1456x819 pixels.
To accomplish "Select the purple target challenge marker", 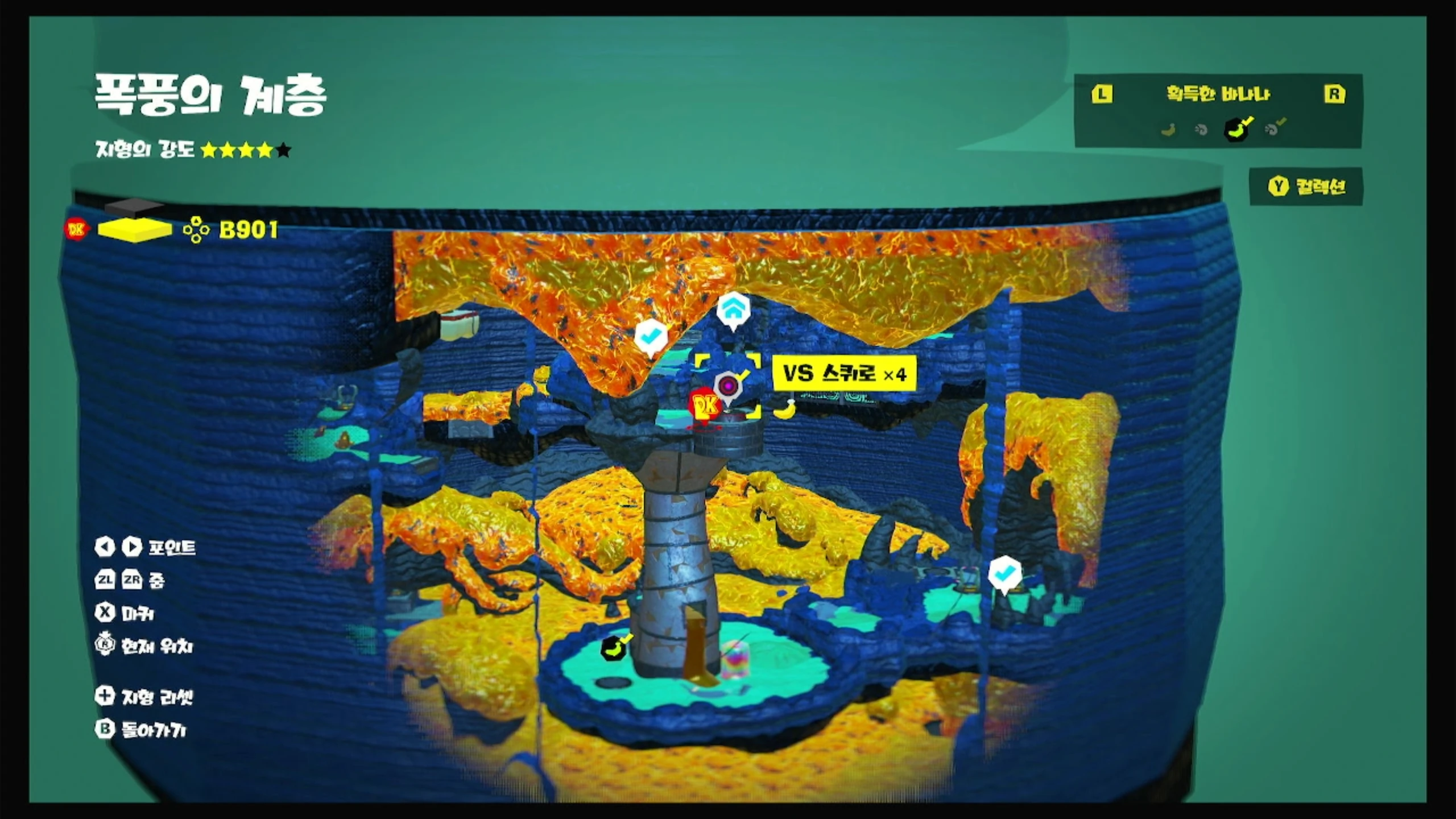I will (x=728, y=386).
